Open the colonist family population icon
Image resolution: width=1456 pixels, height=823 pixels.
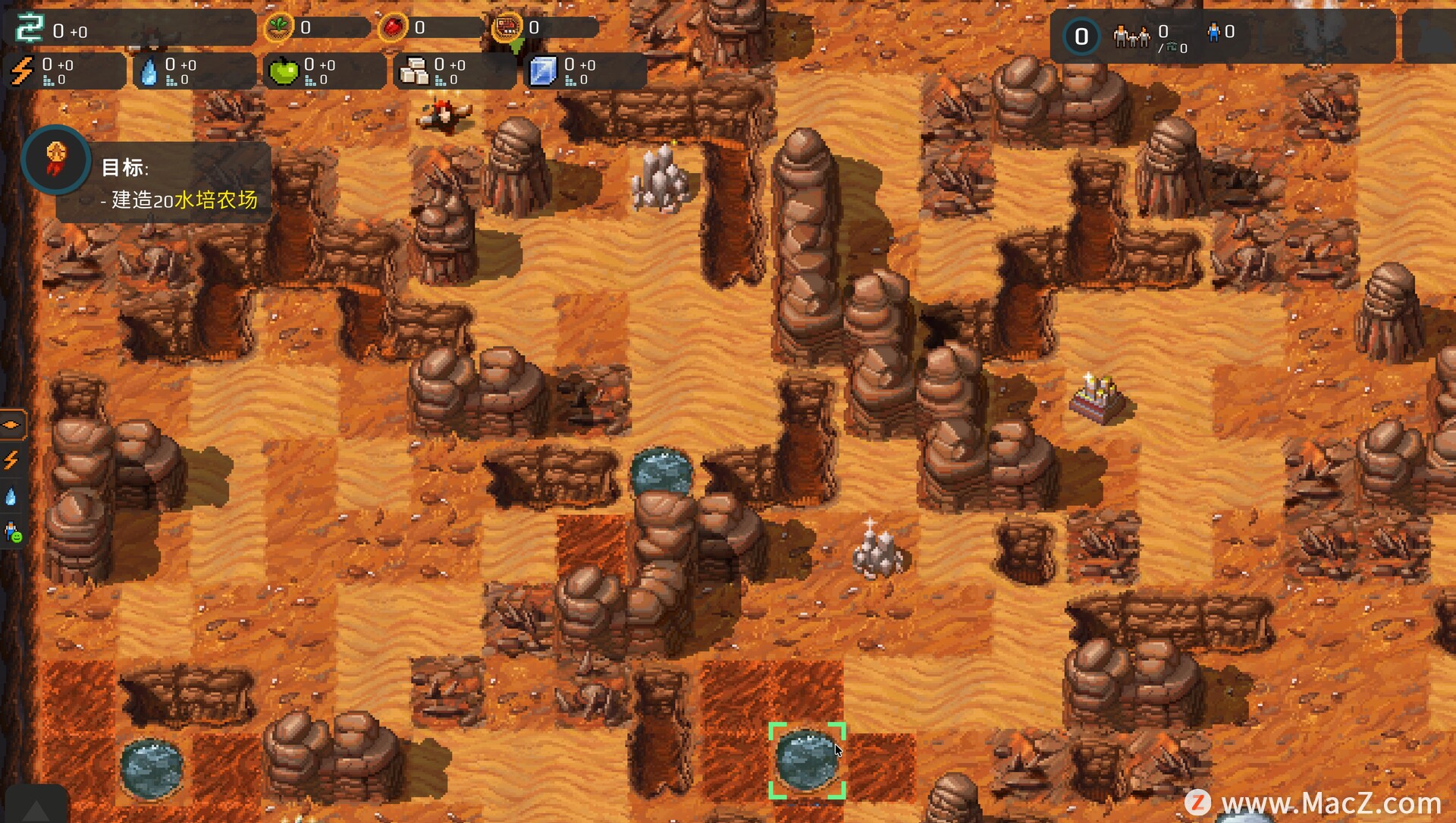coord(1131,35)
